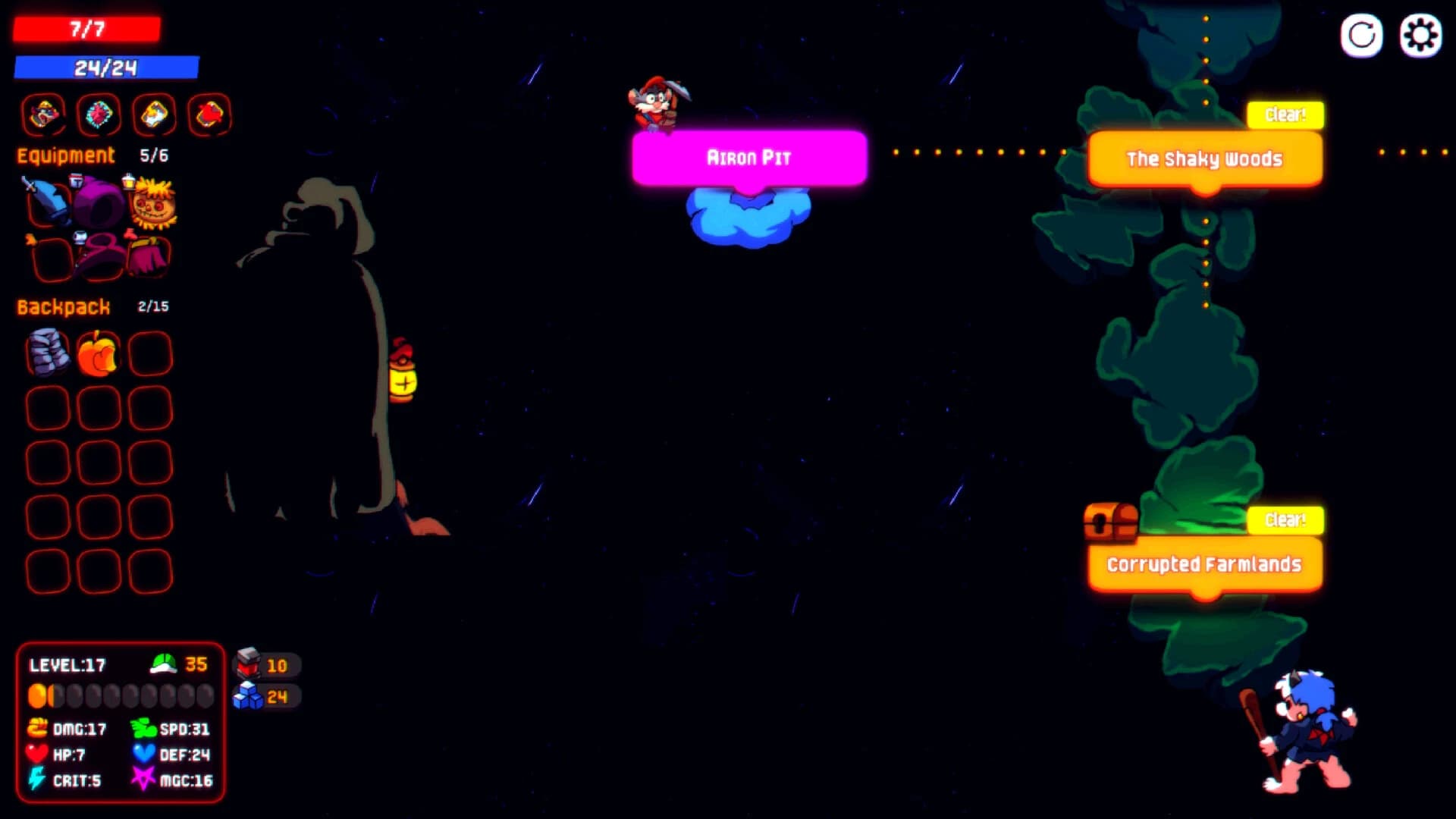Select The Shaky Woods map node
Screen dimensions: 1456x819
(x=1204, y=159)
